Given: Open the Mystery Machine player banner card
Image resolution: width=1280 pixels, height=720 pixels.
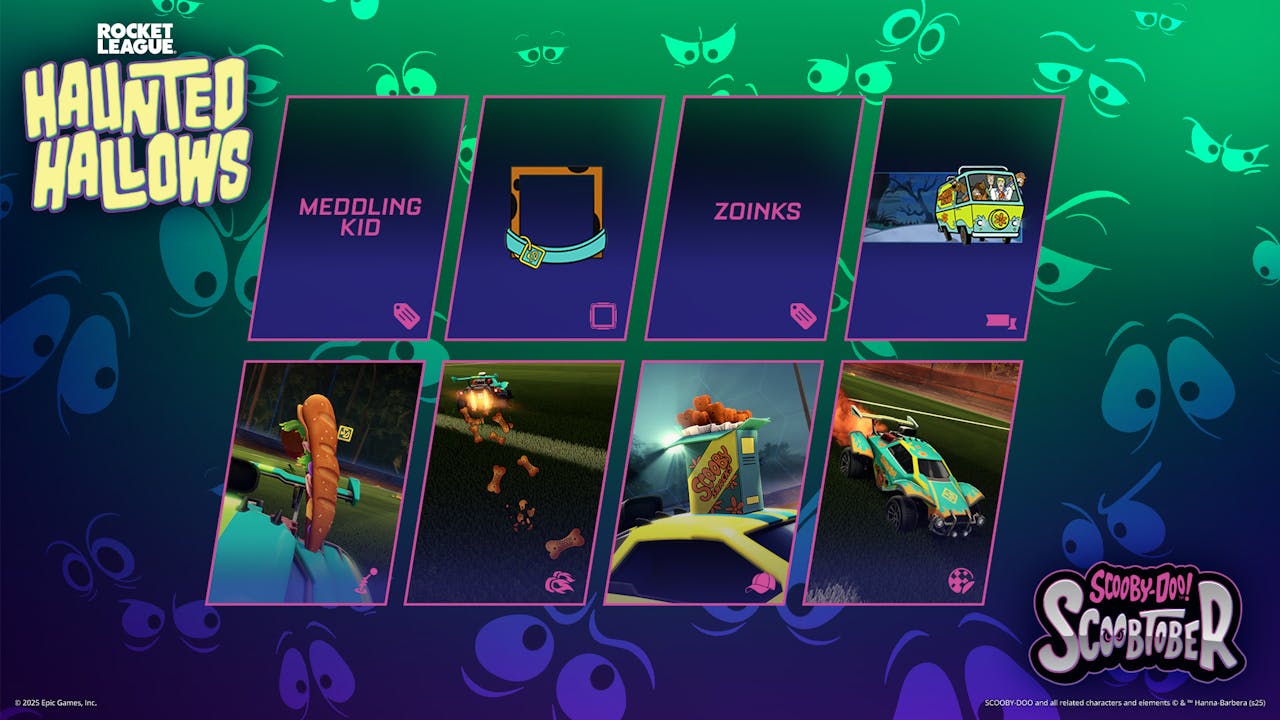Looking at the screenshot, I should tap(955, 218).
